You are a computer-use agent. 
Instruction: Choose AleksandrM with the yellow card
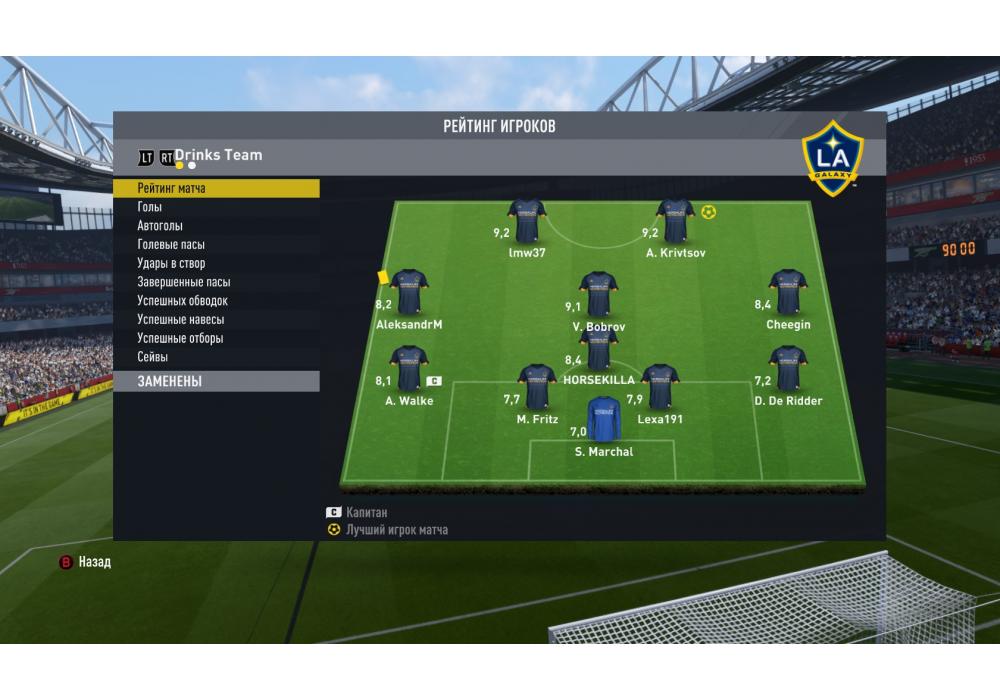(x=408, y=292)
